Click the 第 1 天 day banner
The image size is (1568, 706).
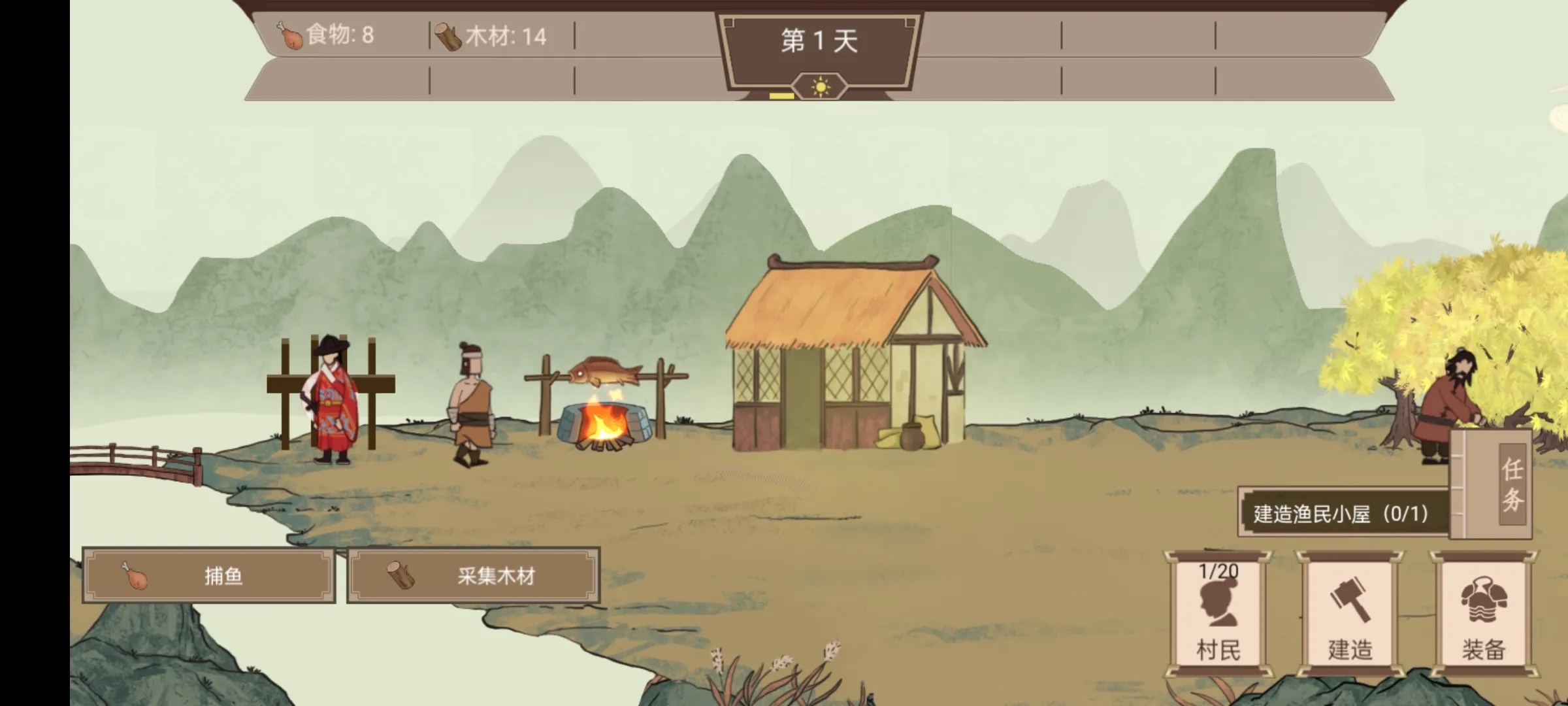point(818,39)
